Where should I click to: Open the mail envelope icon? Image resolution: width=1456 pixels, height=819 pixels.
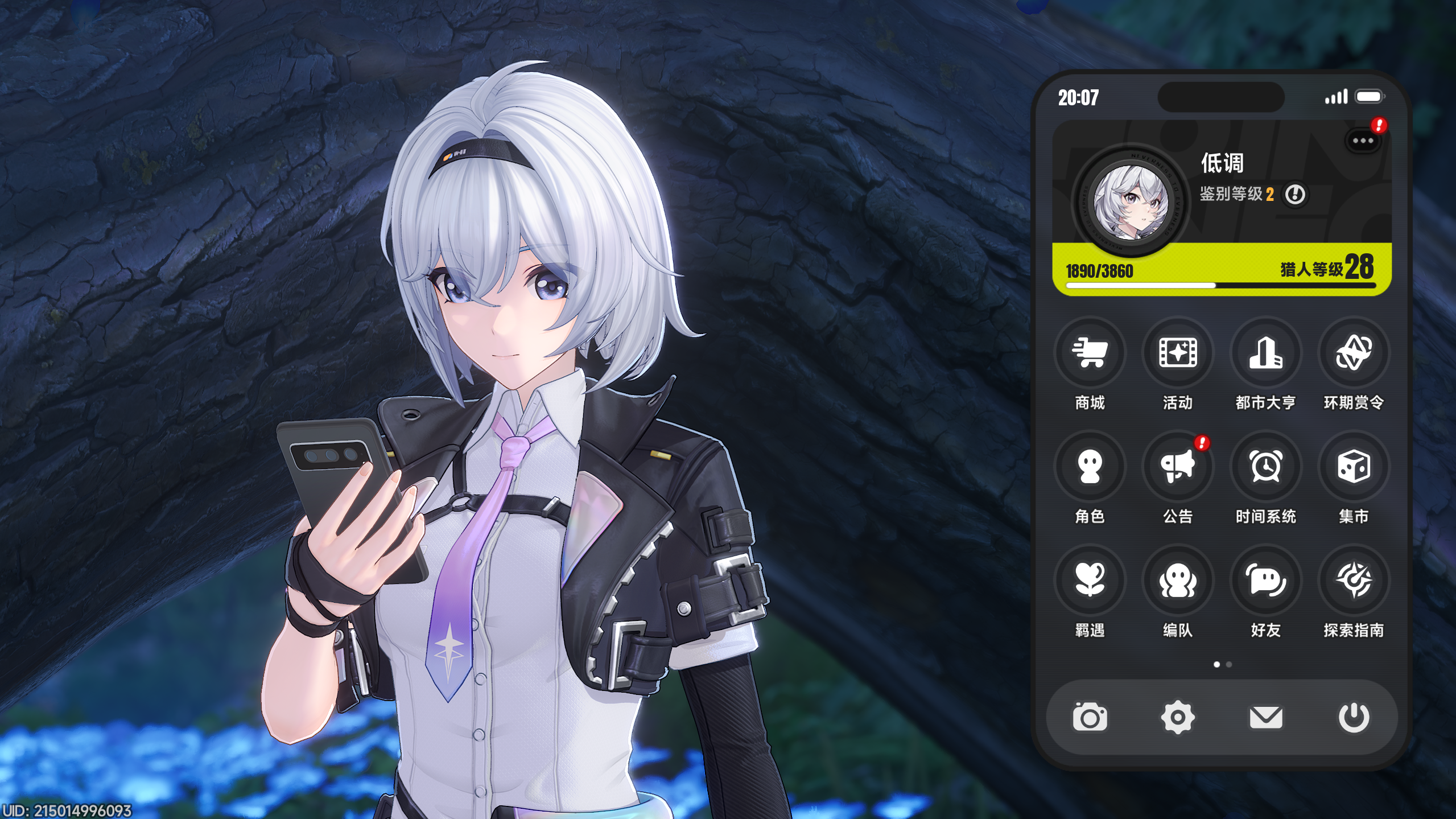1265,717
